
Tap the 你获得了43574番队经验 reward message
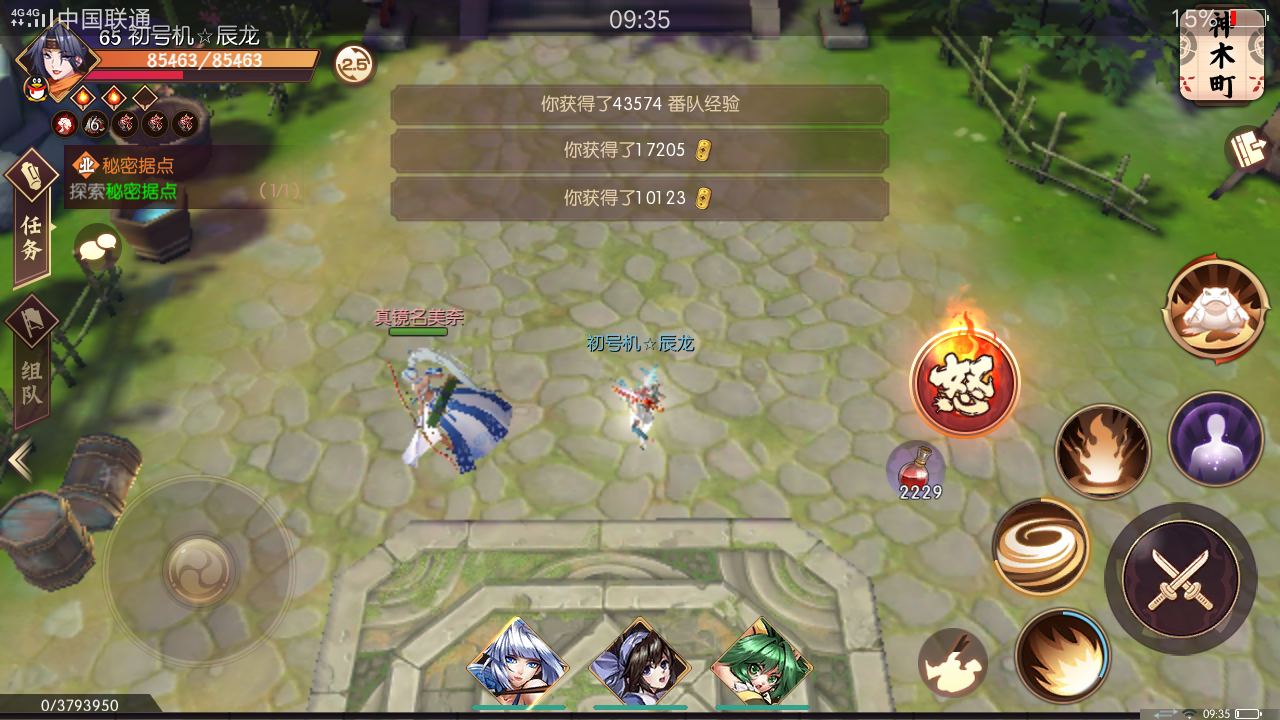[640, 104]
